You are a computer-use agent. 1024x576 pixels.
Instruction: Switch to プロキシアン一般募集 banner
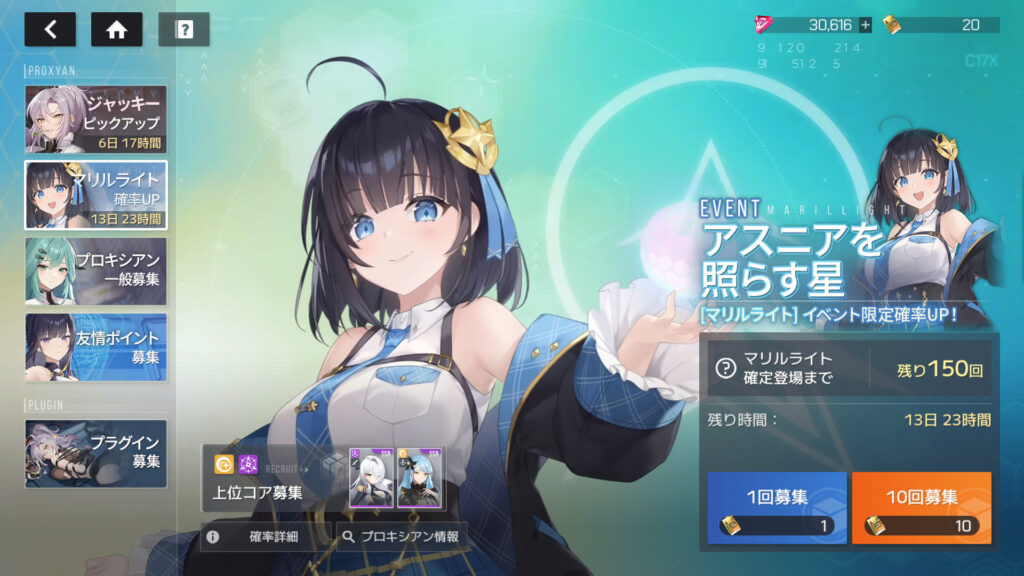96,270
